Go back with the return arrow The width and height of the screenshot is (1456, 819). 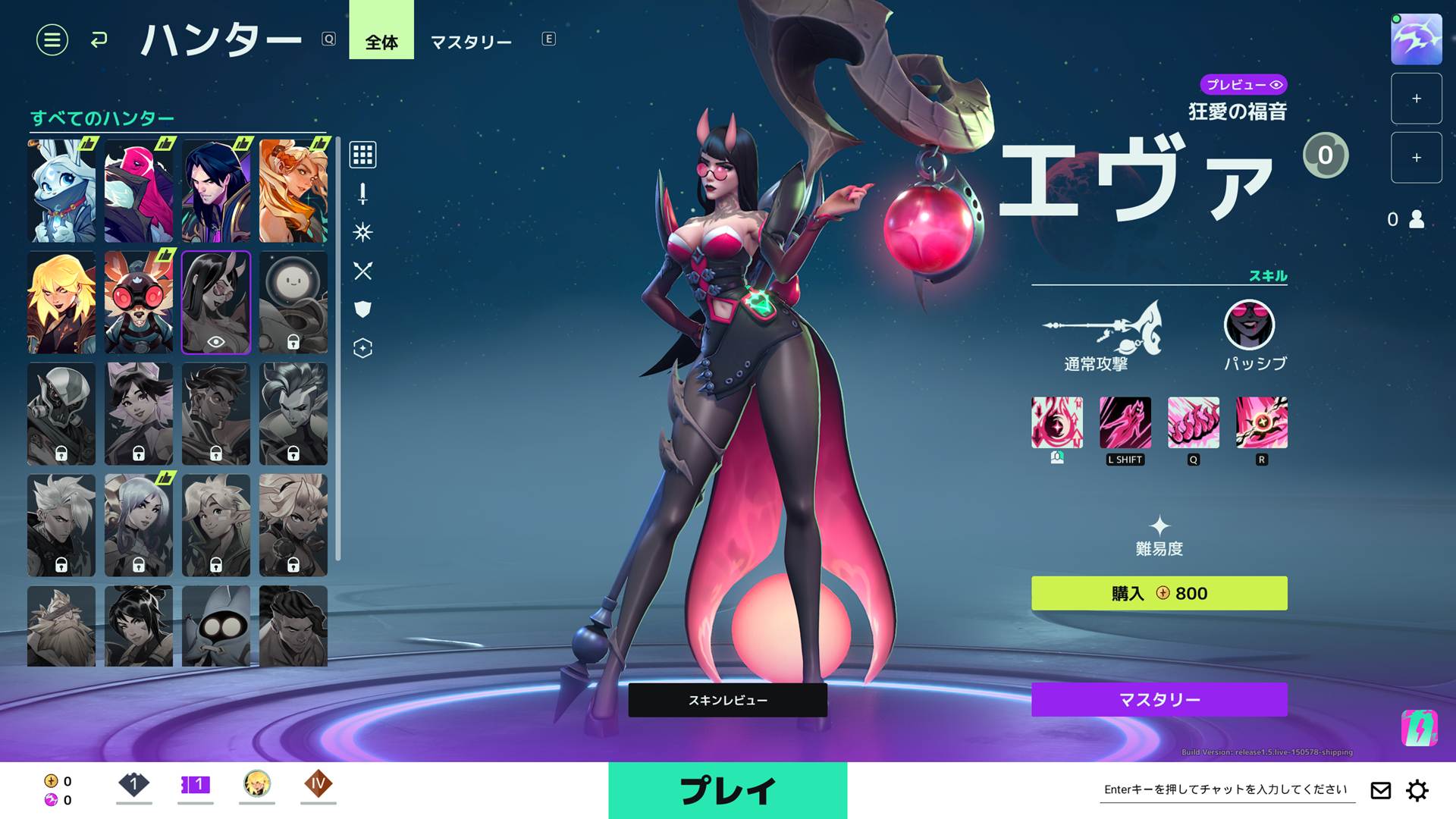pyautogui.click(x=99, y=39)
